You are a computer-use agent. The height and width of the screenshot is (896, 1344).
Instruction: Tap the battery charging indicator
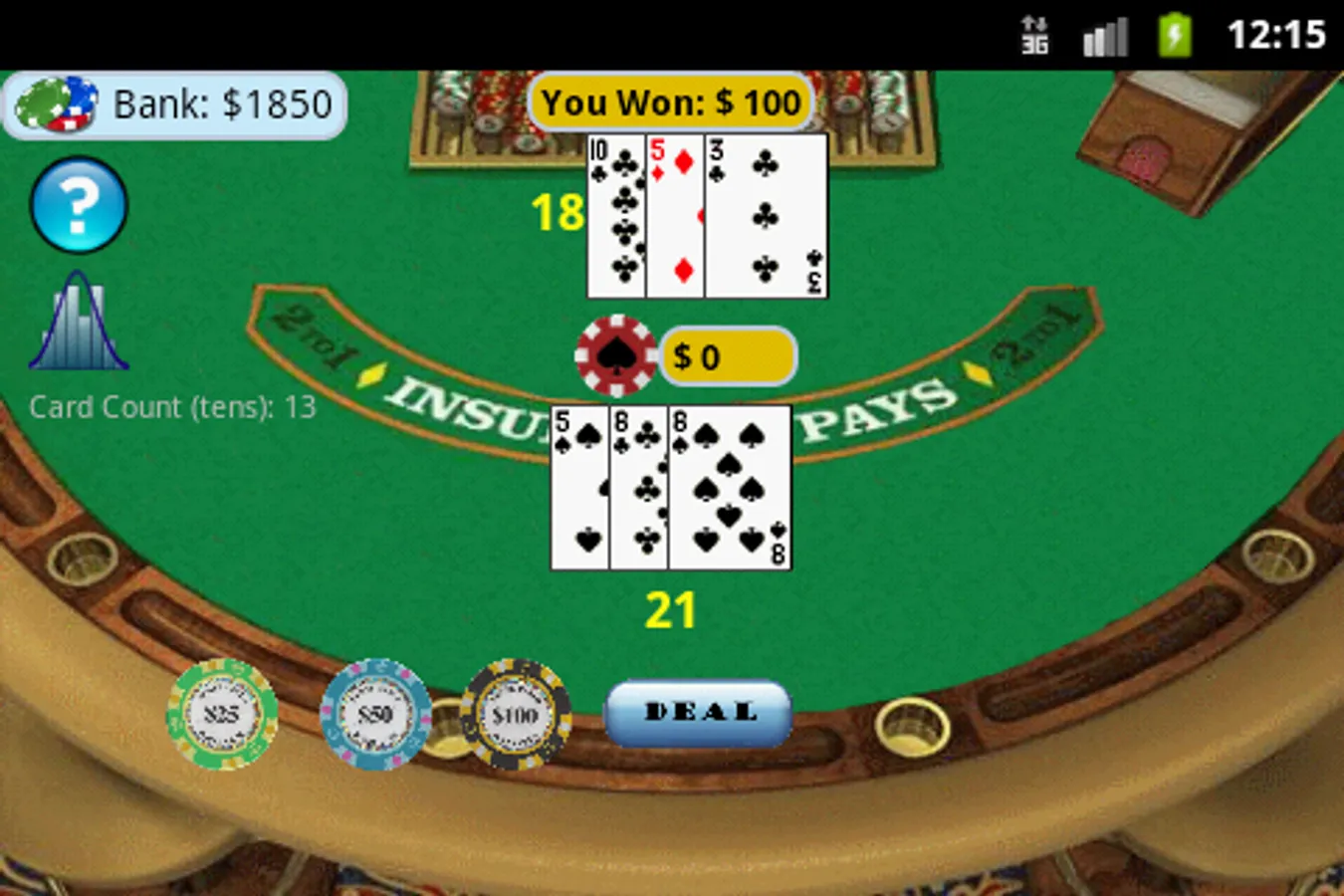pyautogui.click(x=1173, y=33)
